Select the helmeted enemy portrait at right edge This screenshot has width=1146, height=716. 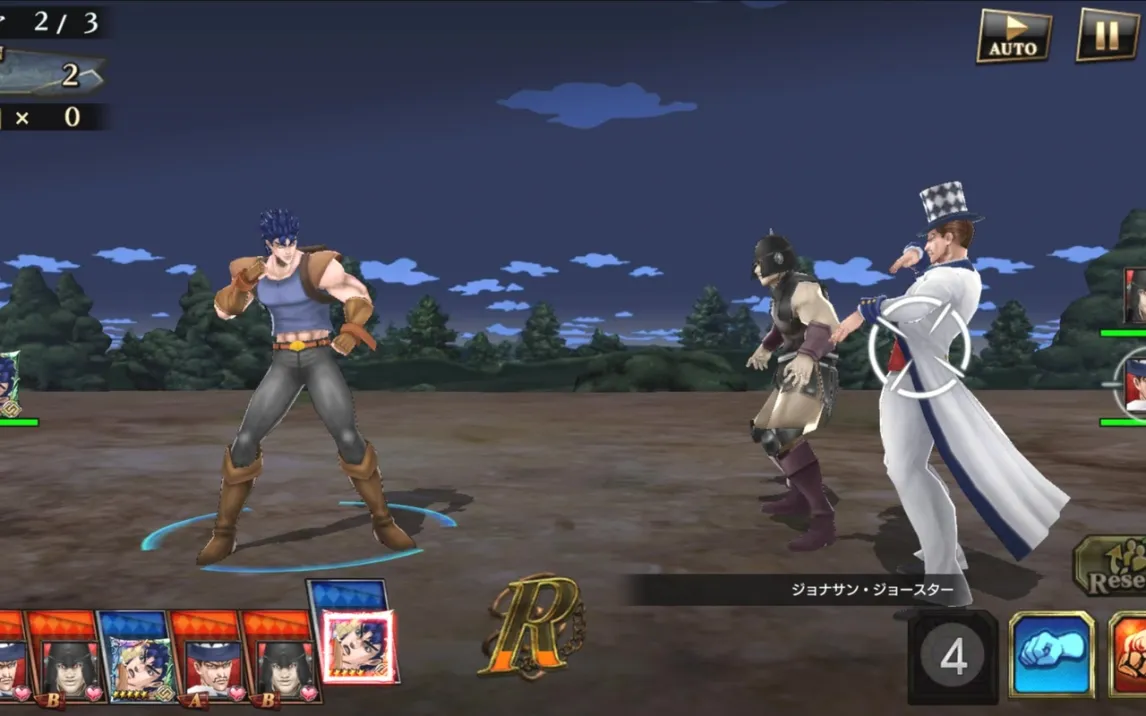tap(1134, 296)
